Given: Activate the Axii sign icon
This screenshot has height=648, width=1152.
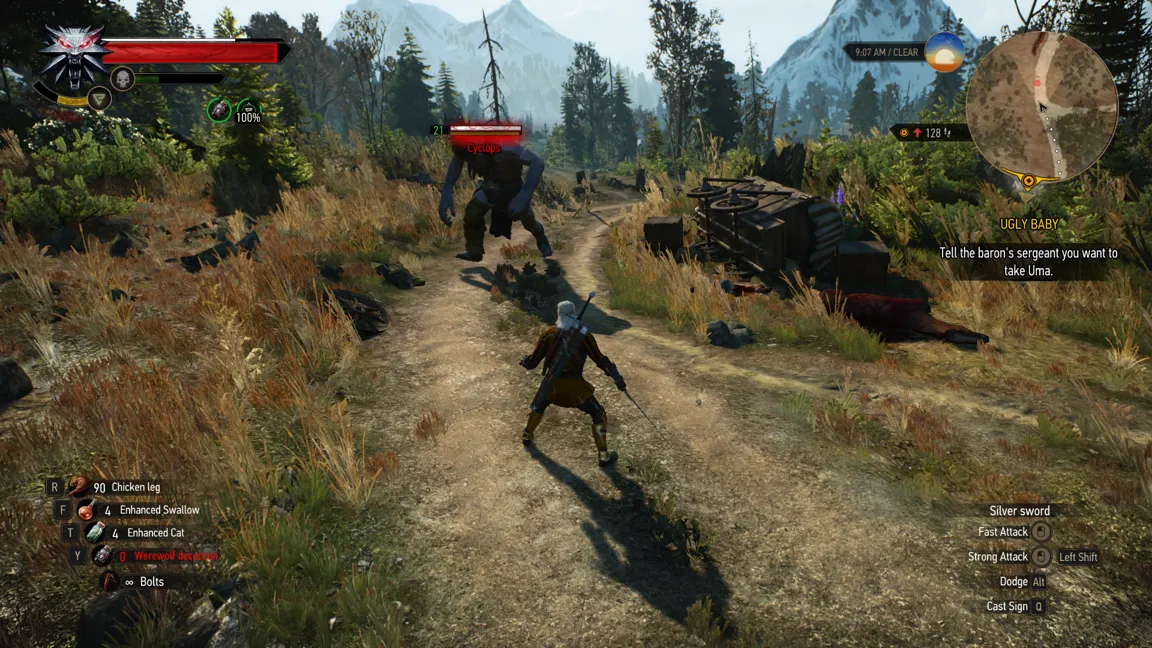Looking at the screenshot, I should (x=98, y=98).
